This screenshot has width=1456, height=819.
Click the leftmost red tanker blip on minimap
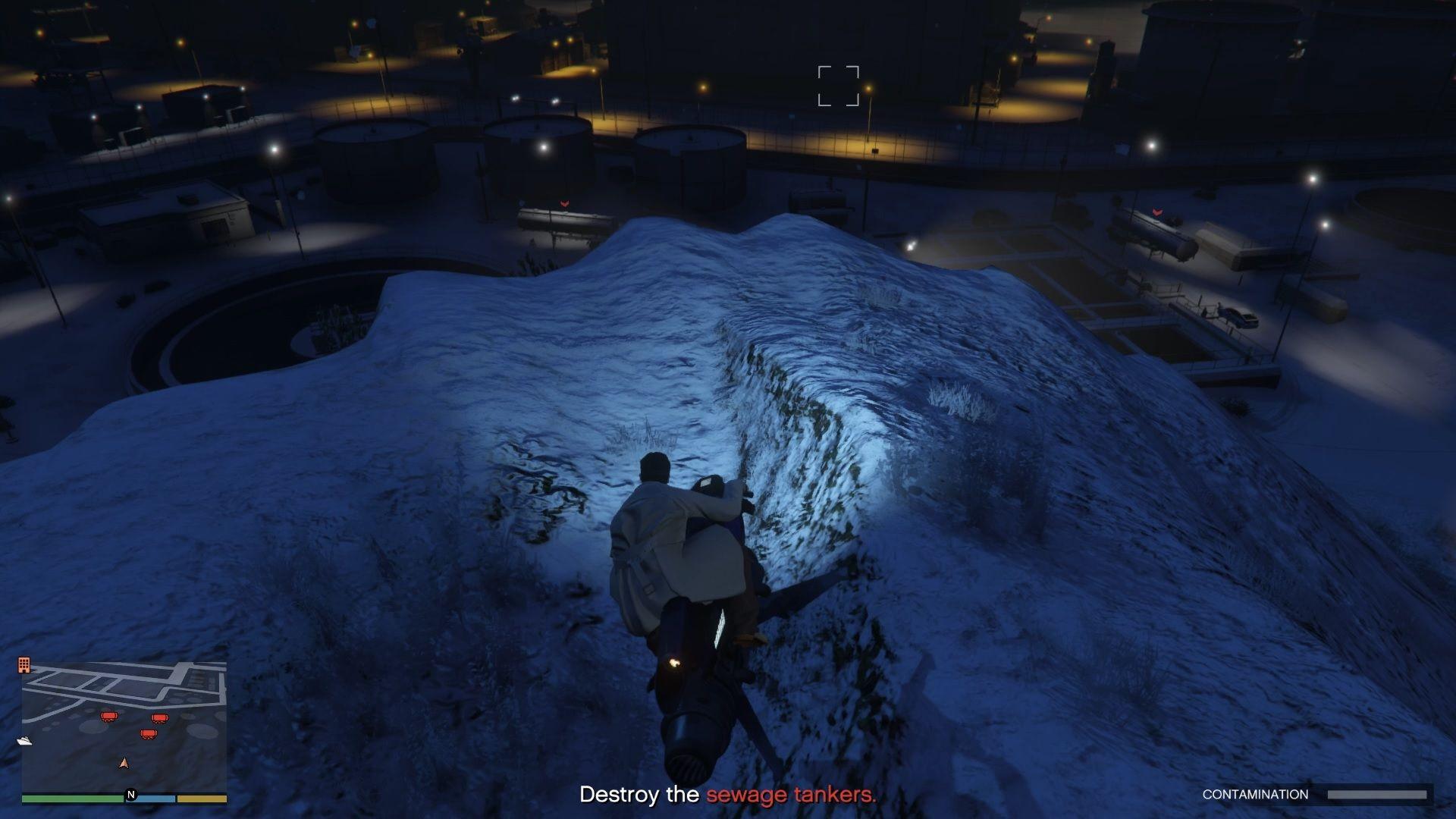click(109, 716)
